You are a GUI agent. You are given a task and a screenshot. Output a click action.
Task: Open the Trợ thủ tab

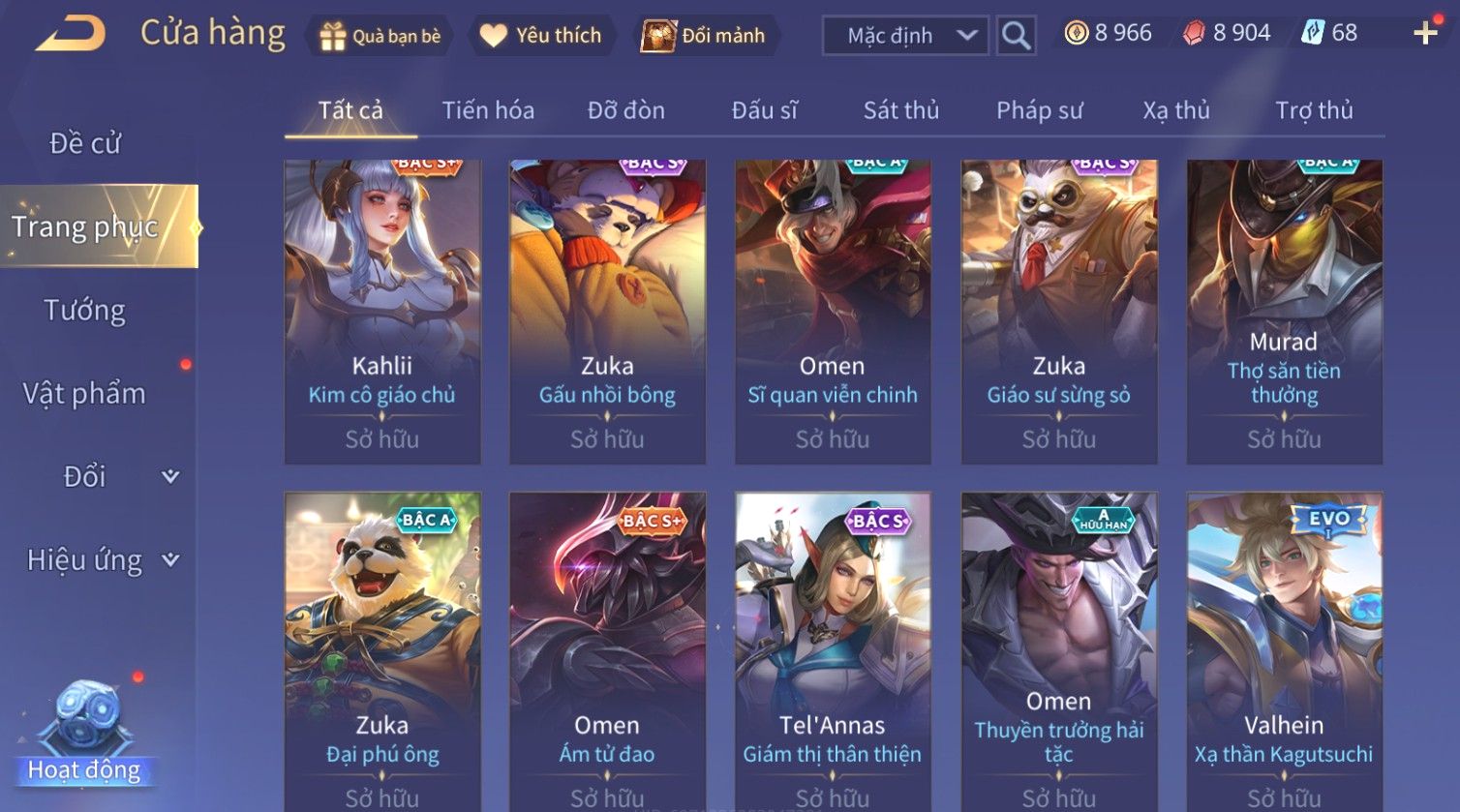click(1313, 110)
